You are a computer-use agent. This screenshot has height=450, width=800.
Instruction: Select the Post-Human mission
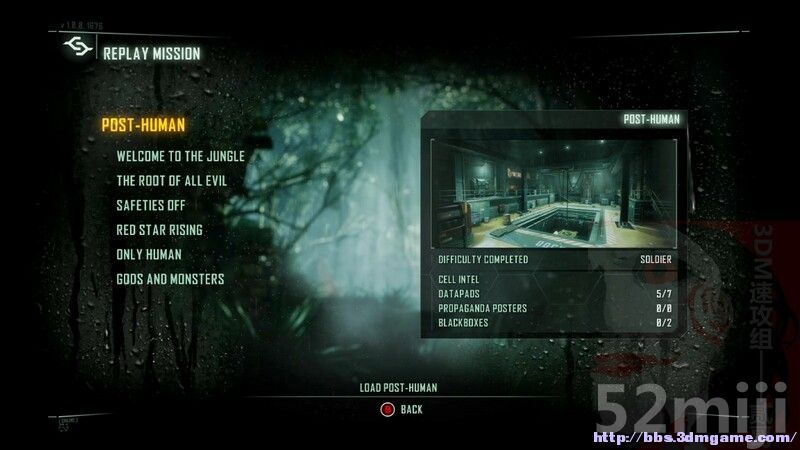coord(143,125)
